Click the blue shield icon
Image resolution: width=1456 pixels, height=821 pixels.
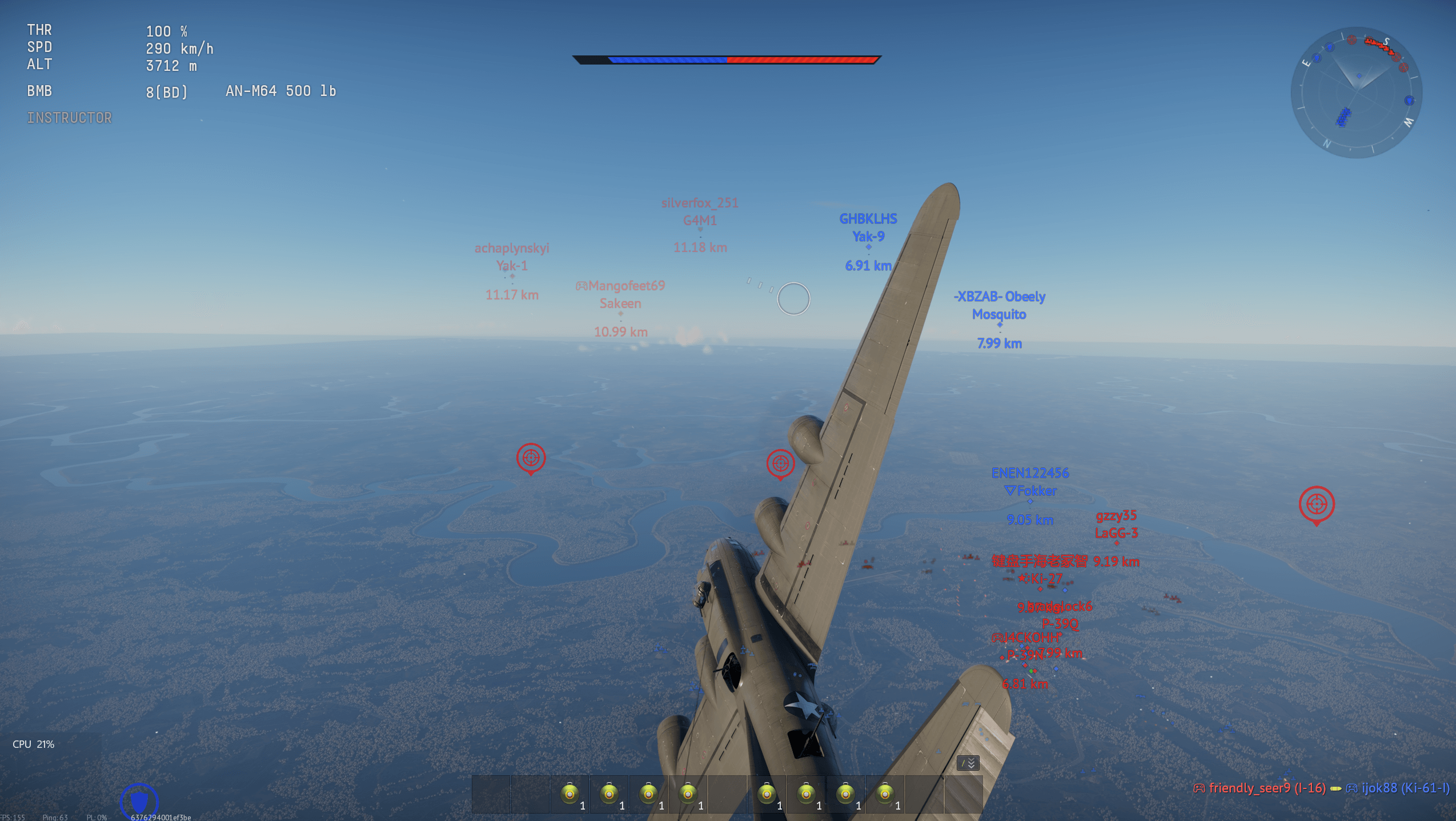pos(139,800)
